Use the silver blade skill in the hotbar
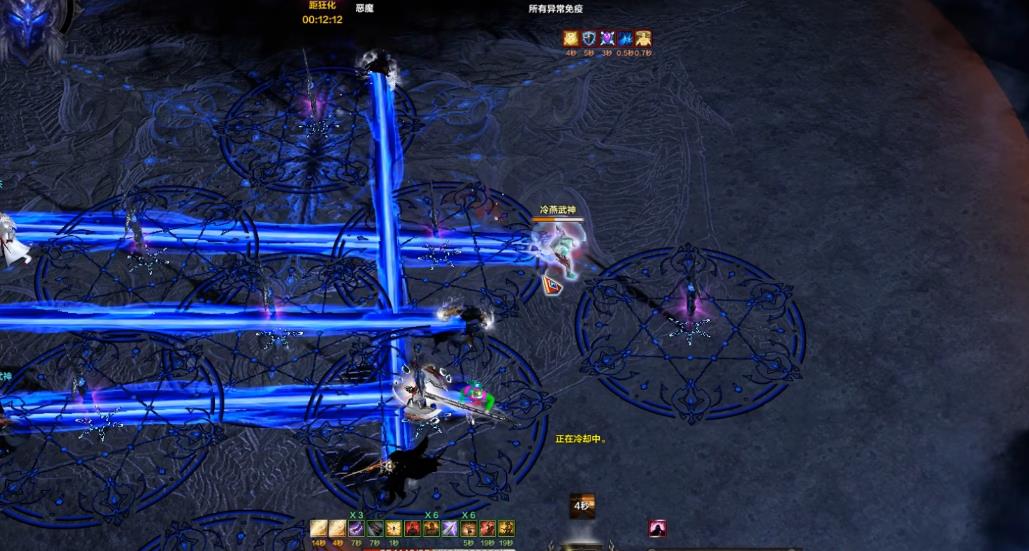The height and width of the screenshot is (551, 1029). pos(450,528)
